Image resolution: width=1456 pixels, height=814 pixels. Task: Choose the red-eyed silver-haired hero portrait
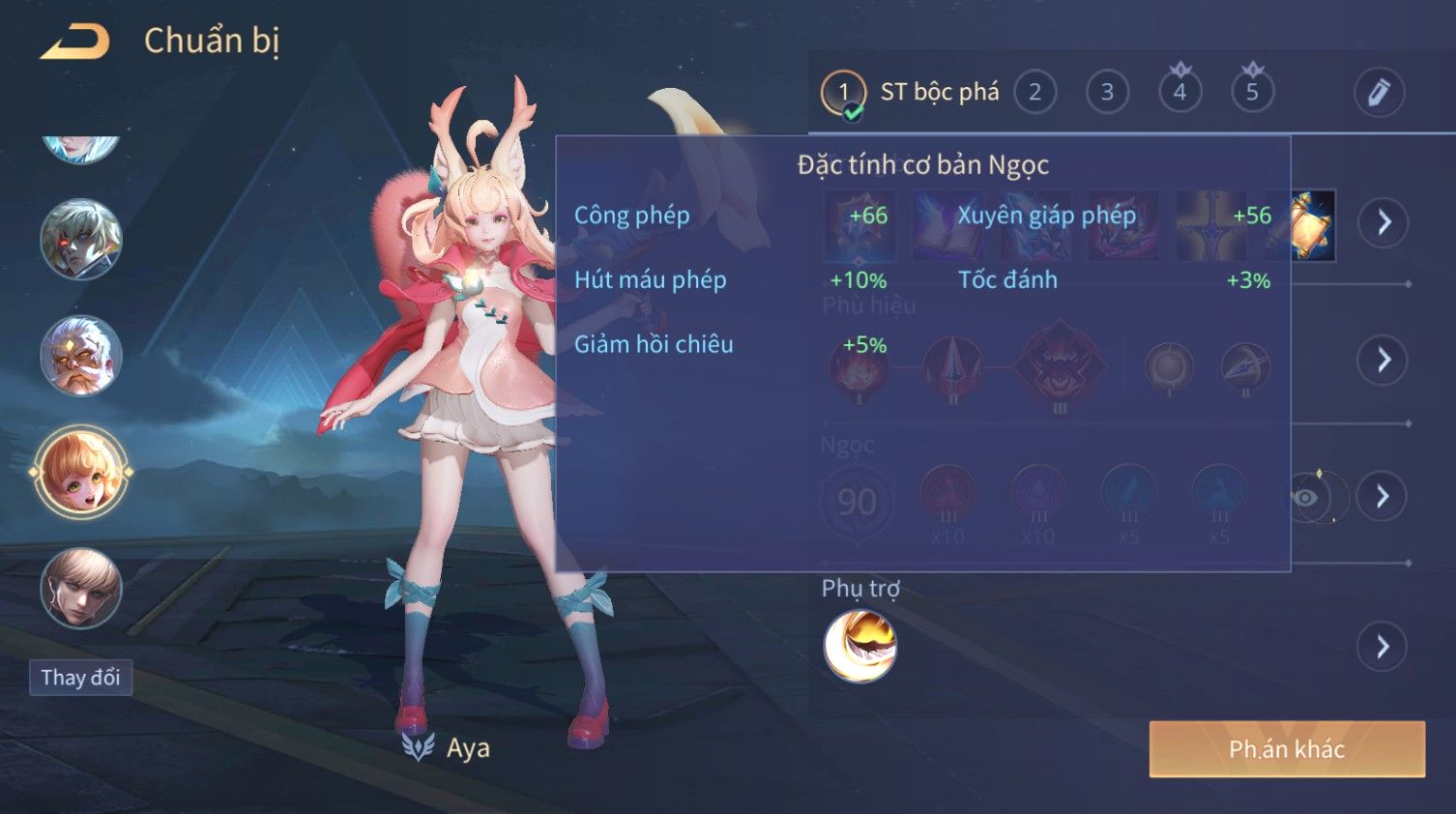(x=81, y=239)
